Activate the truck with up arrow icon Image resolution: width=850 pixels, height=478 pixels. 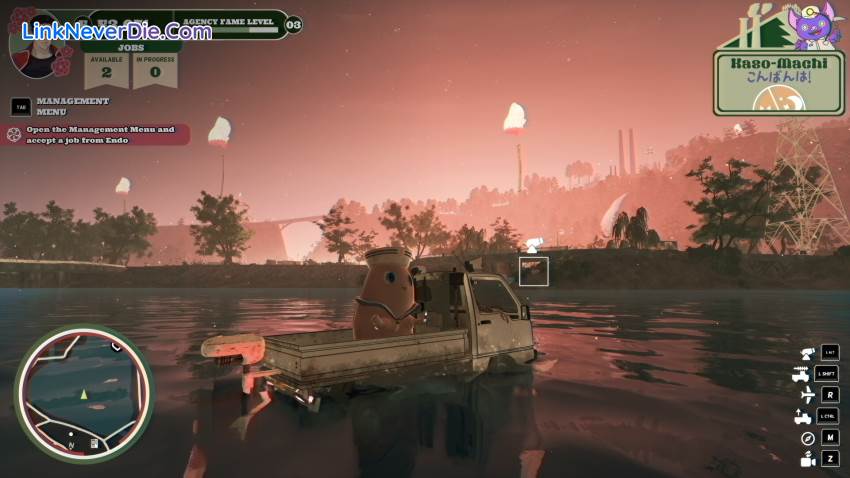click(803, 416)
